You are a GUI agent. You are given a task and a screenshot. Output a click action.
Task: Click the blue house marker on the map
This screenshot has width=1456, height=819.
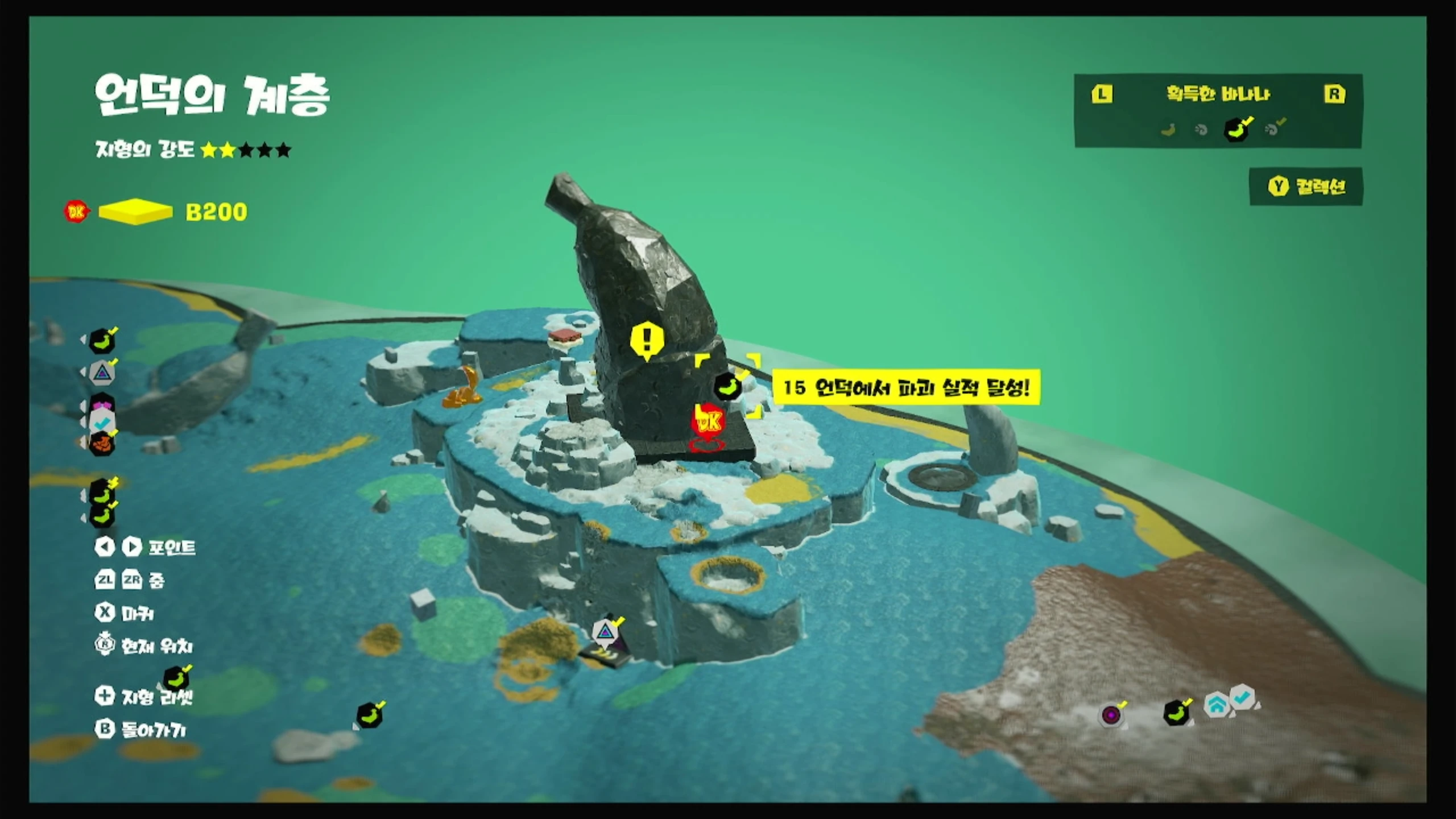tap(1216, 706)
